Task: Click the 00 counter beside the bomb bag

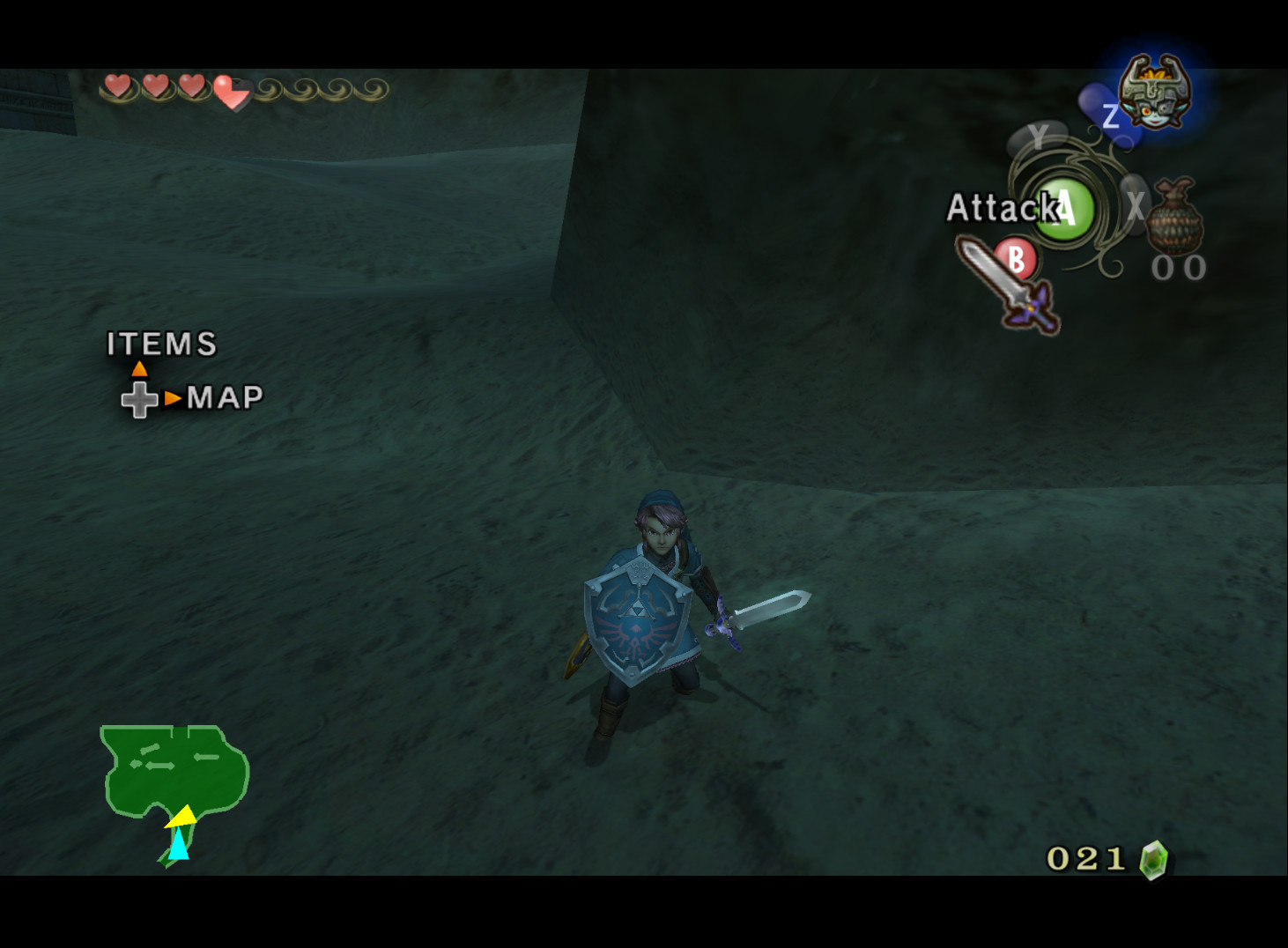Action: (1178, 267)
